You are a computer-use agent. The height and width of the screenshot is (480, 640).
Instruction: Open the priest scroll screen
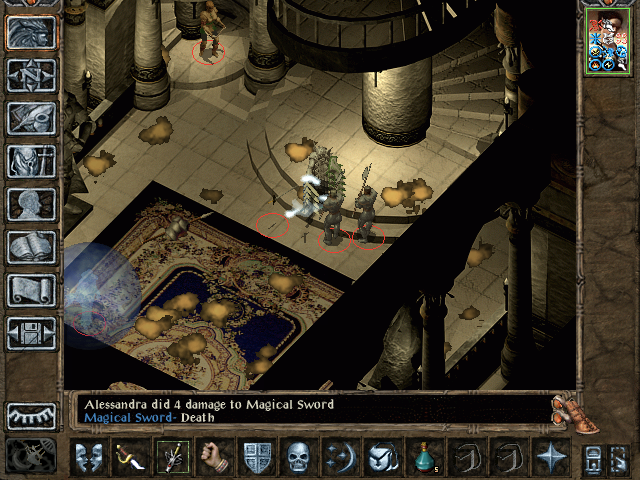coord(32,290)
